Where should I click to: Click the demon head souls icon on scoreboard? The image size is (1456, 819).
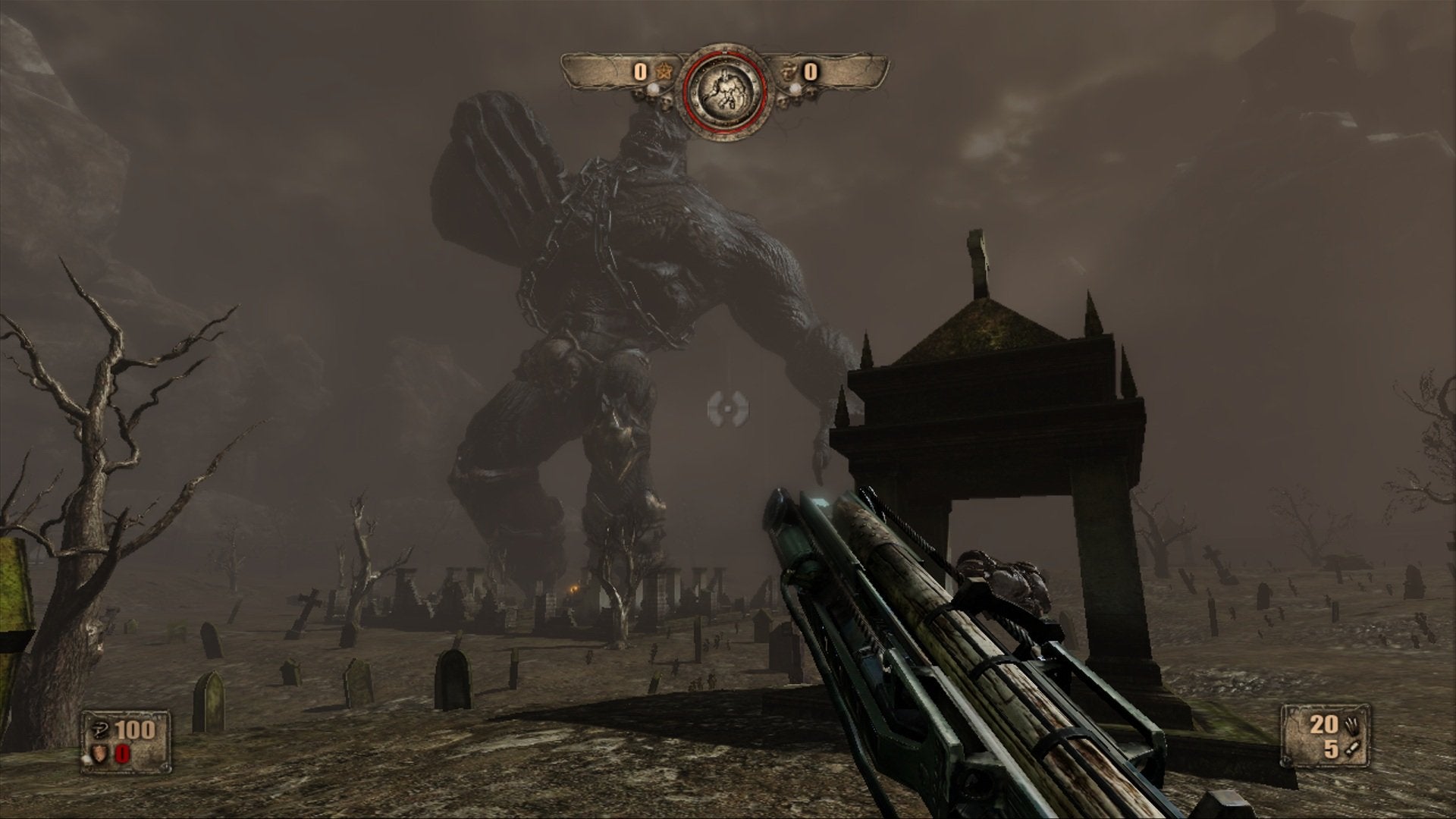pyautogui.click(x=788, y=71)
